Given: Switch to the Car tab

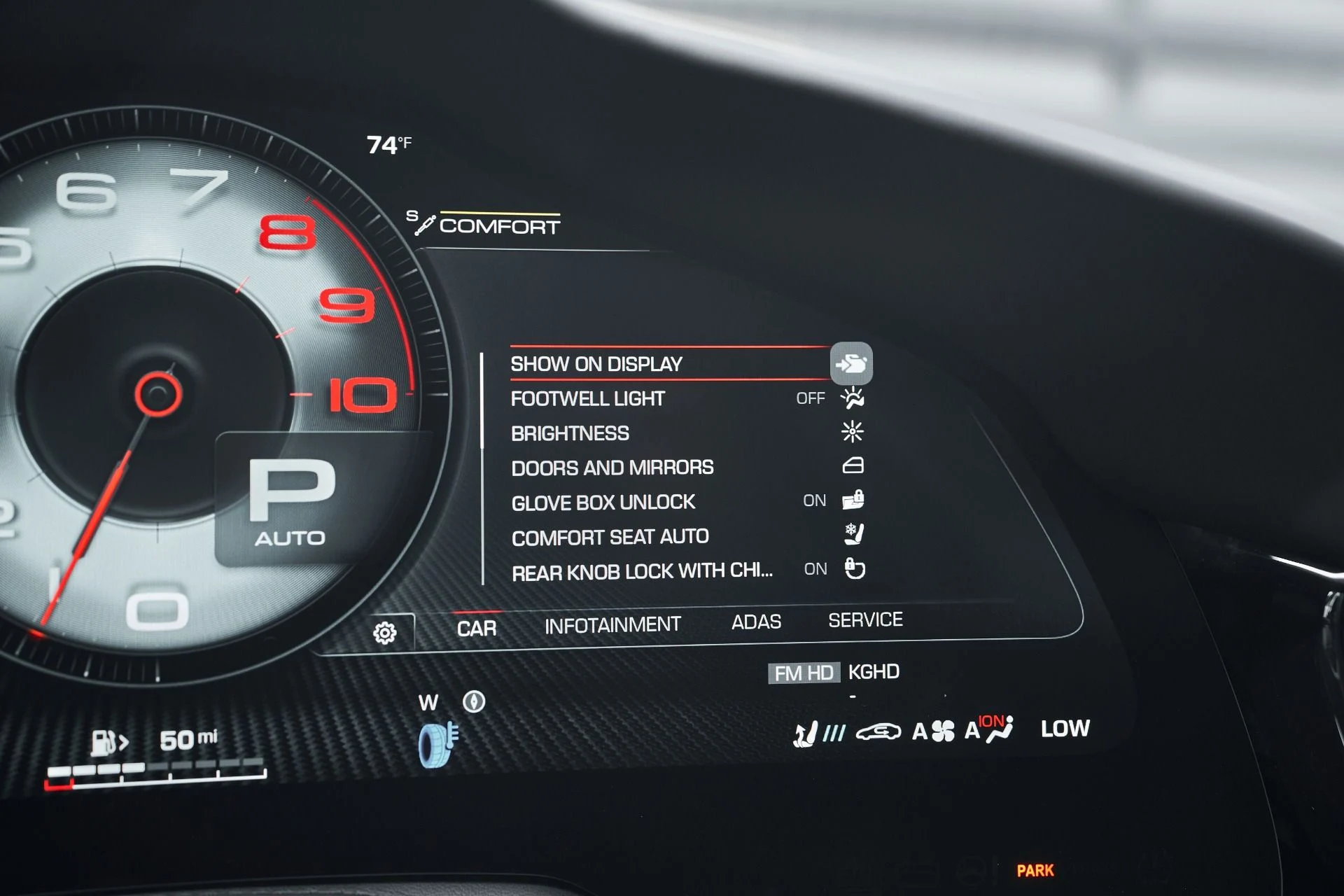Looking at the screenshot, I should (477, 628).
